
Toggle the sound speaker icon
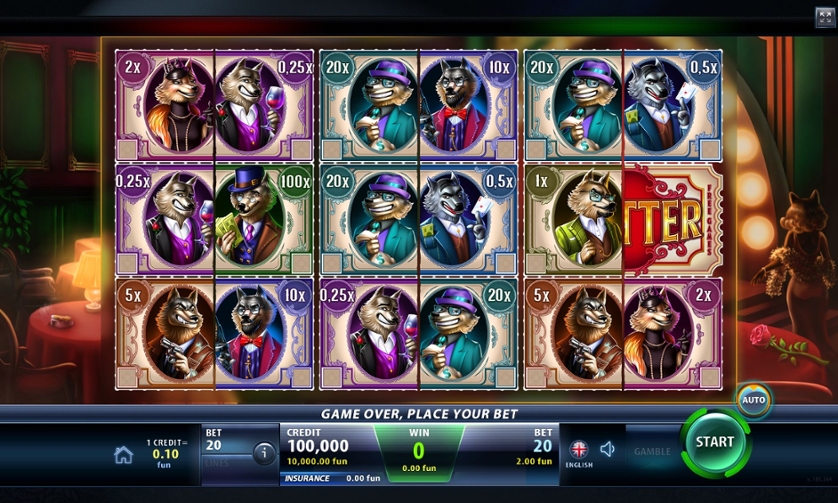coord(607,450)
